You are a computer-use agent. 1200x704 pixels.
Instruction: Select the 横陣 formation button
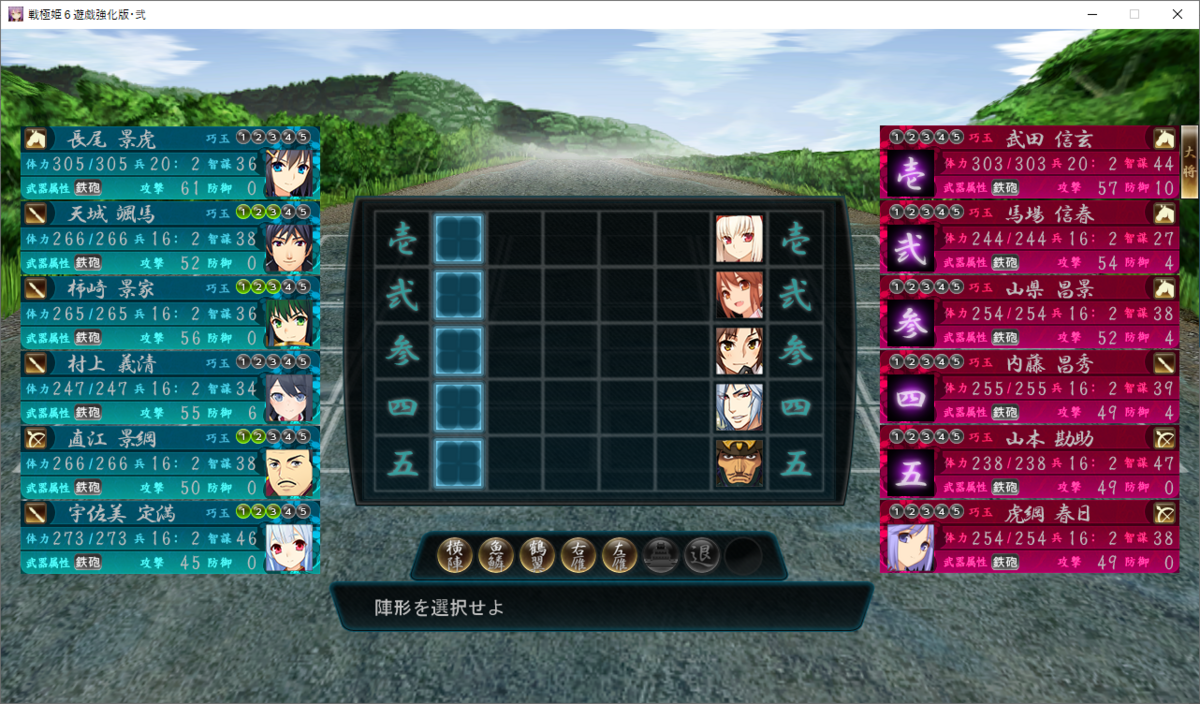[x=455, y=554]
